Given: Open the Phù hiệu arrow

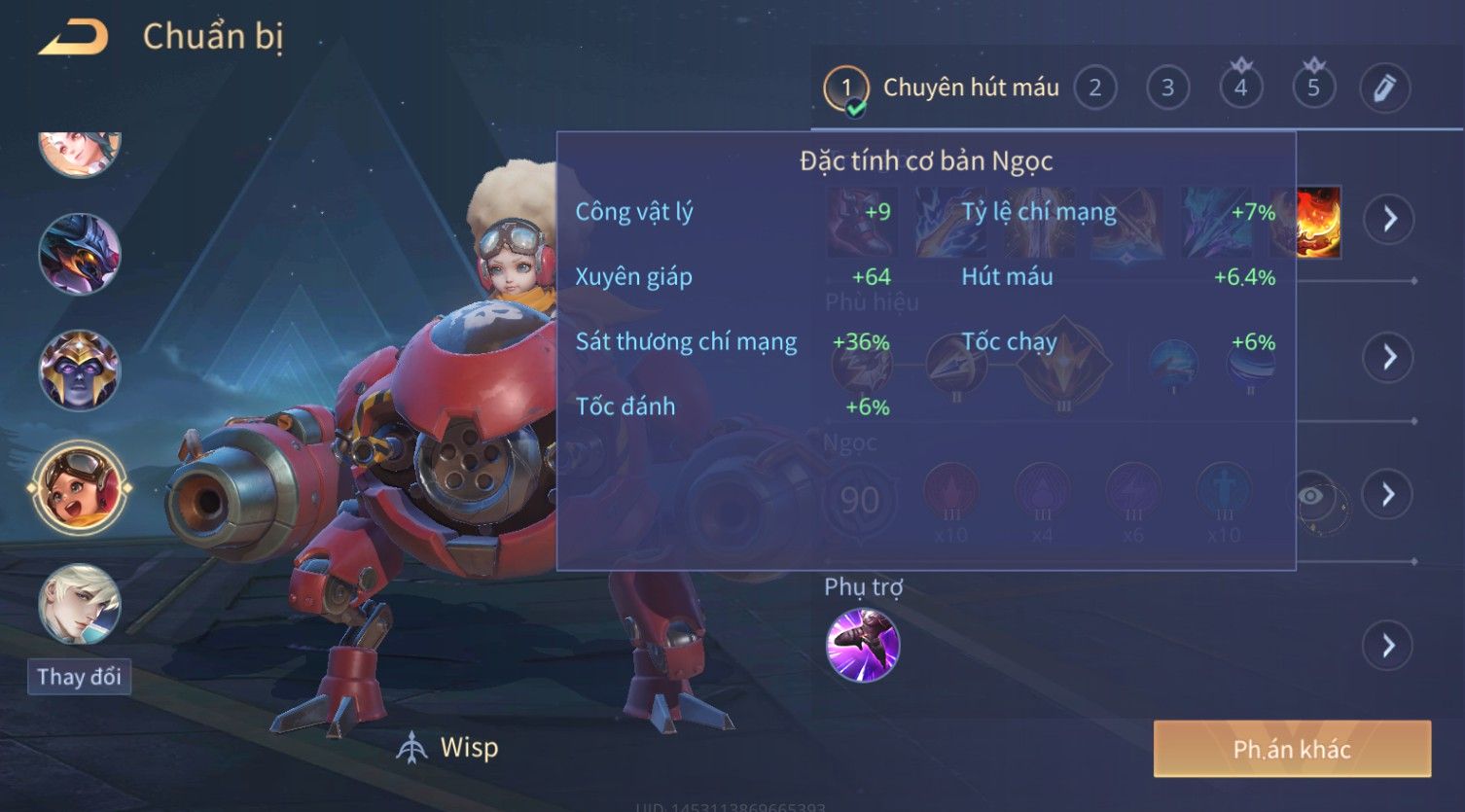Looking at the screenshot, I should [1388, 357].
